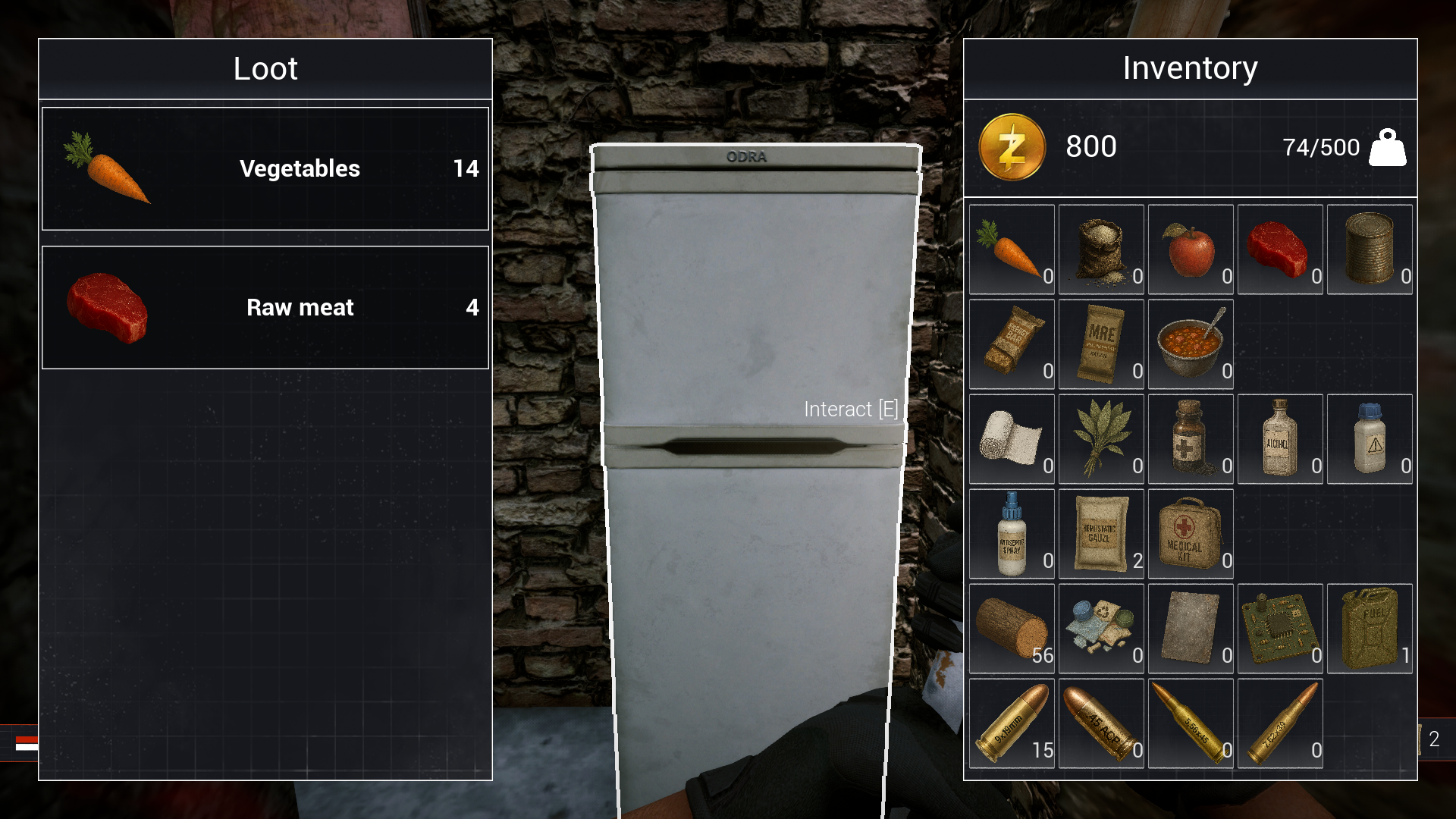
Task: Select the bowl of stew slot
Action: 1191,344
